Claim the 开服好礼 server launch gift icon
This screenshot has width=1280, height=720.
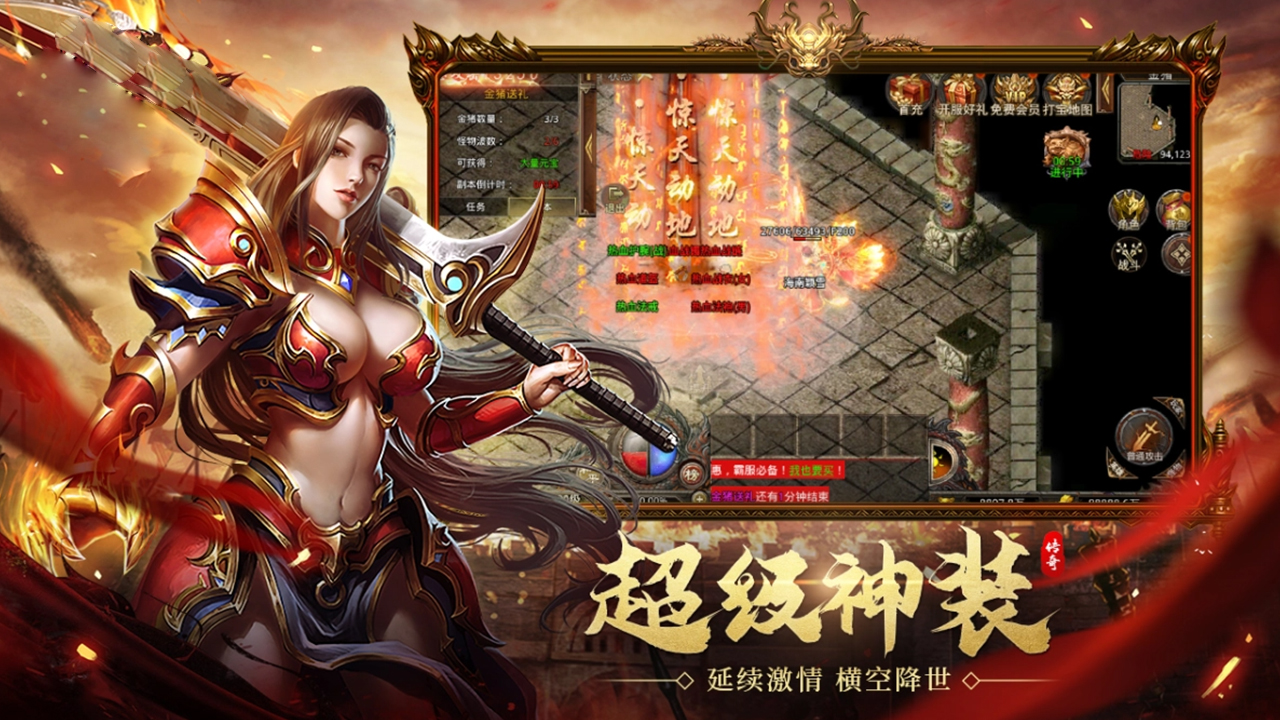pyautogui.click(x=958, y=90)
